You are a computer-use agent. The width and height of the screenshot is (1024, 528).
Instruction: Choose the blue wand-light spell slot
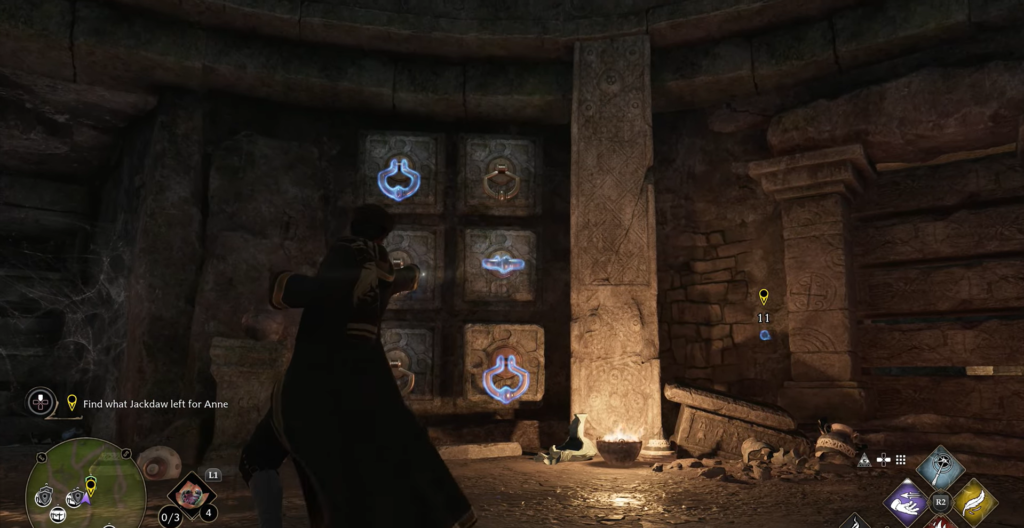tap(940, 467)
